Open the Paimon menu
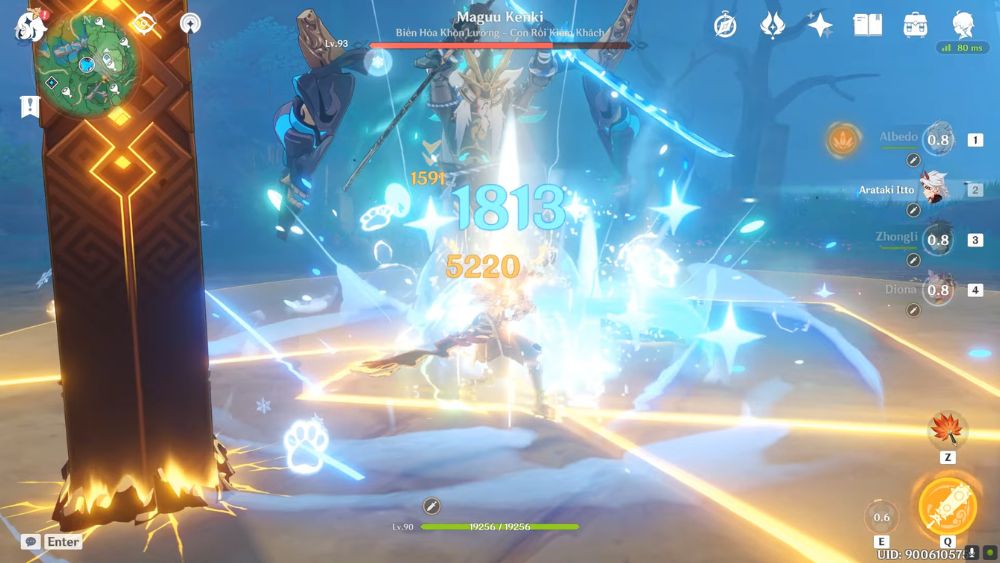 28,24
